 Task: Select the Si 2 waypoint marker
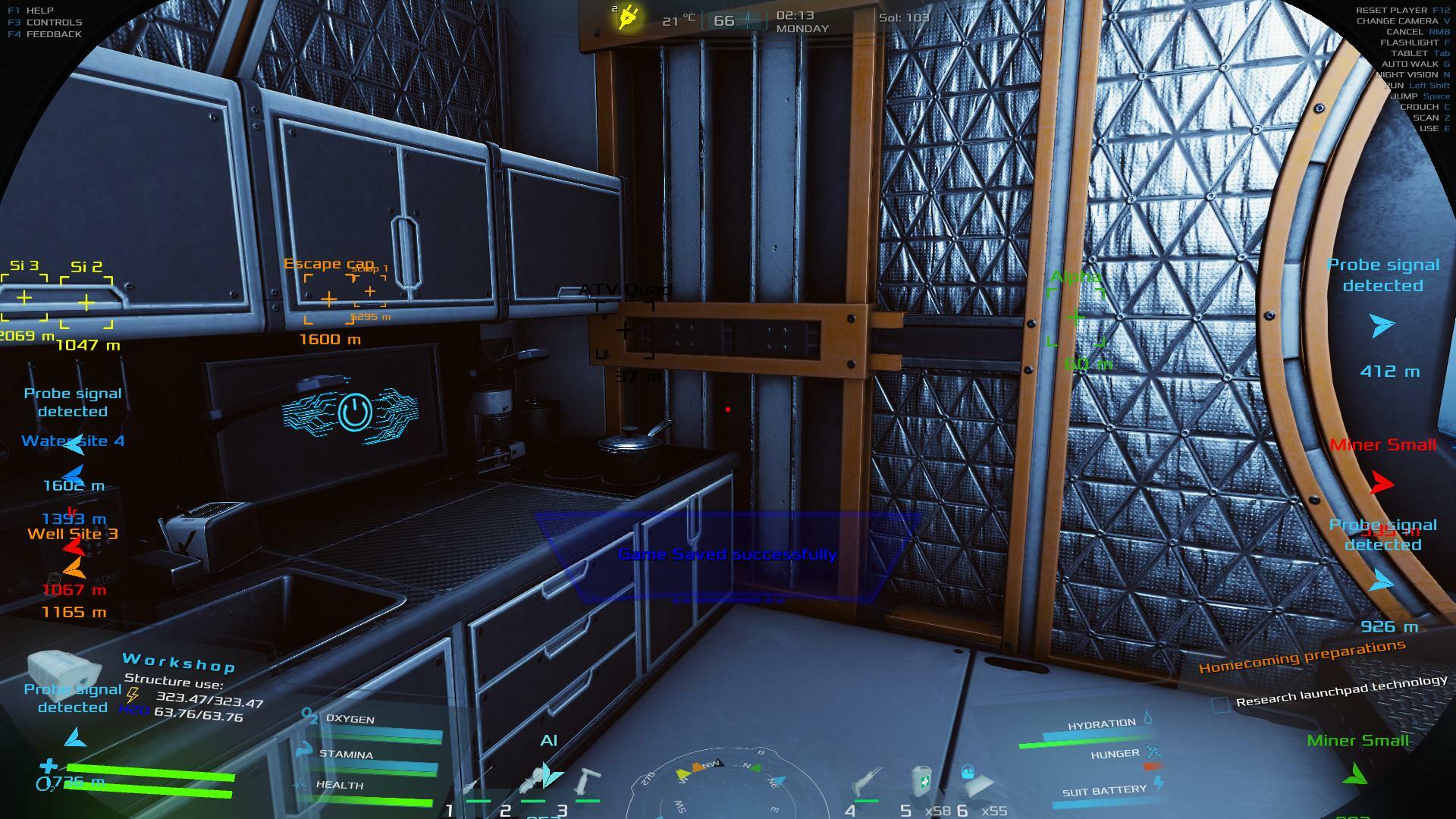(86, 303)
